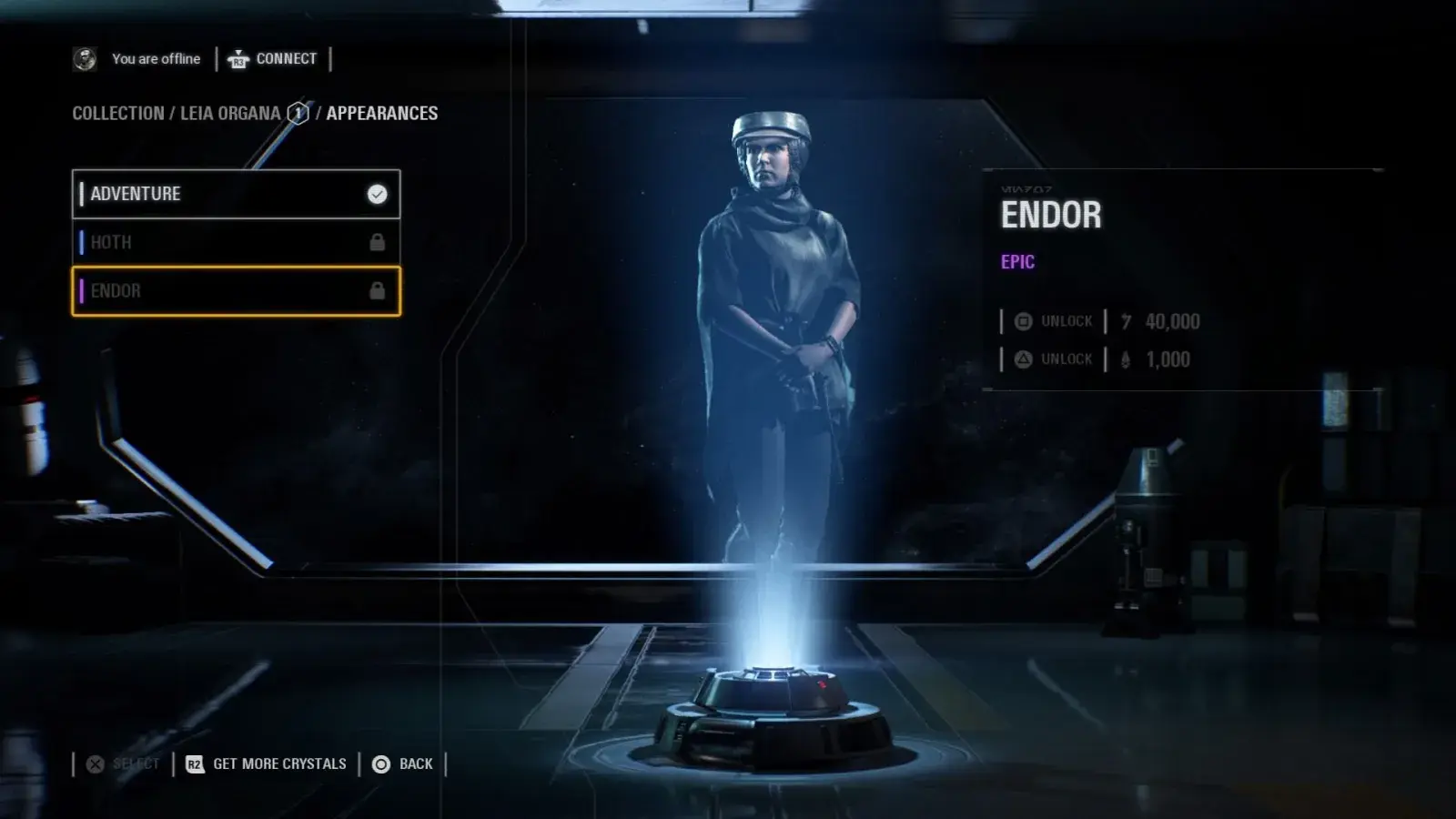The image size is (1456, 819).
Task: Connect to online services
Action: pos(273,59)
